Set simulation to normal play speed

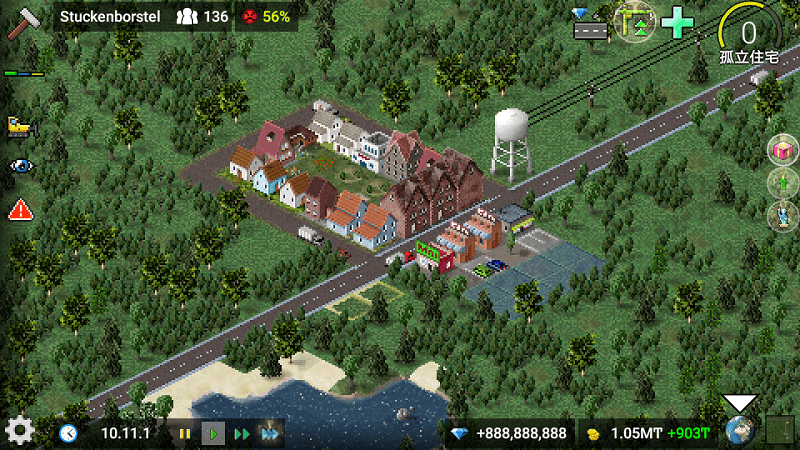(x=213, y=434)
